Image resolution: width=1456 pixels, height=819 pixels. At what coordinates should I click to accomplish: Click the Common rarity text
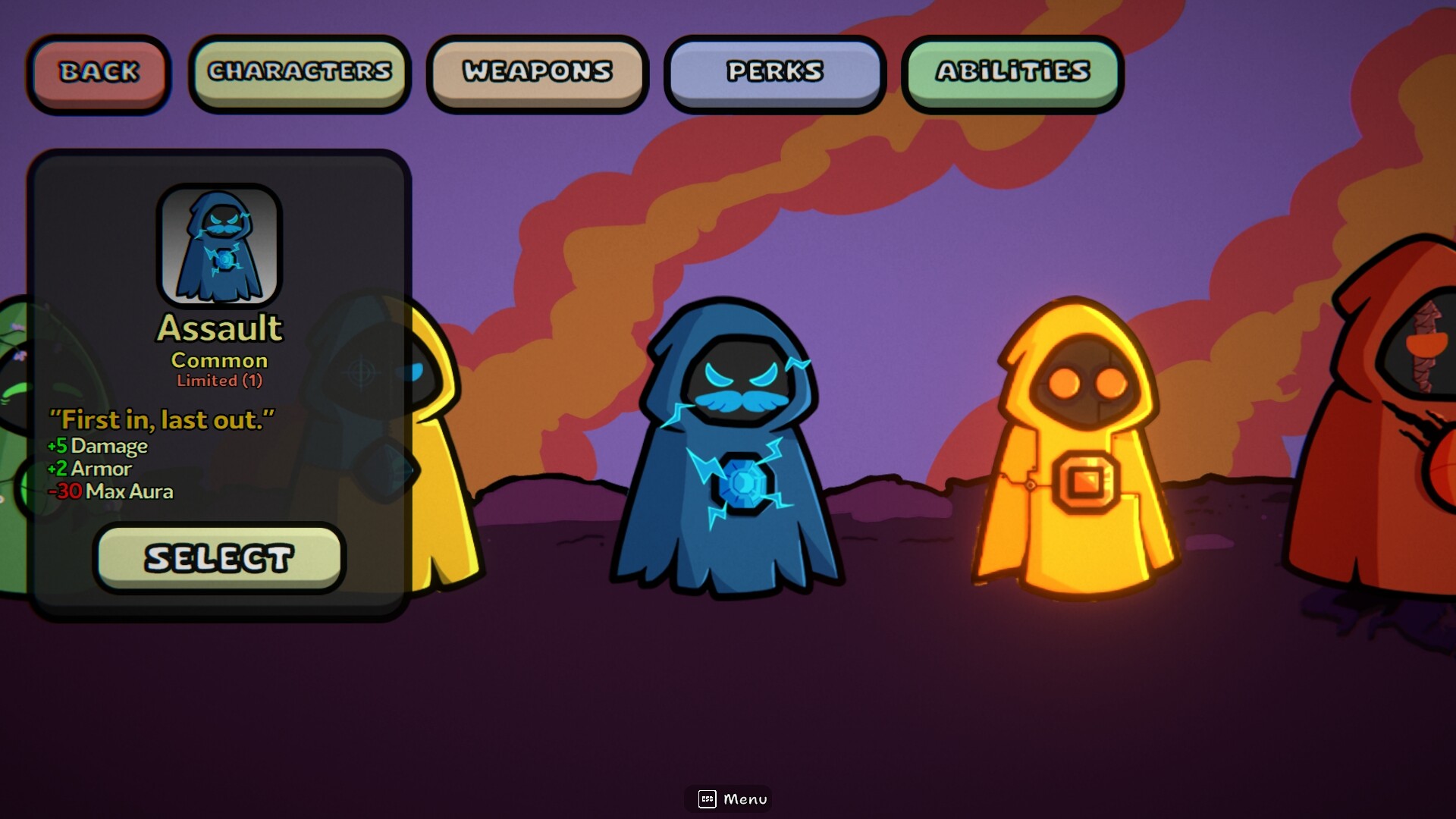tap(218, 360)
